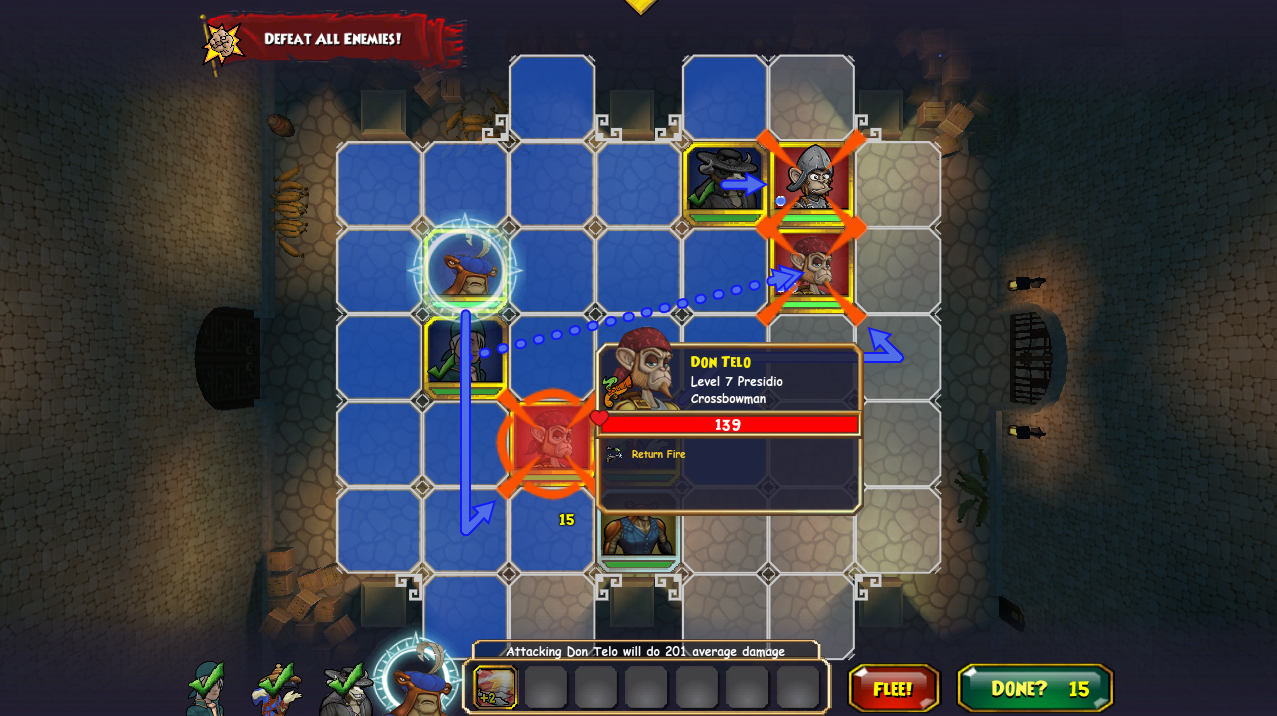Select the green-hooded ally tile with checkmark

(x=466, y=355)
